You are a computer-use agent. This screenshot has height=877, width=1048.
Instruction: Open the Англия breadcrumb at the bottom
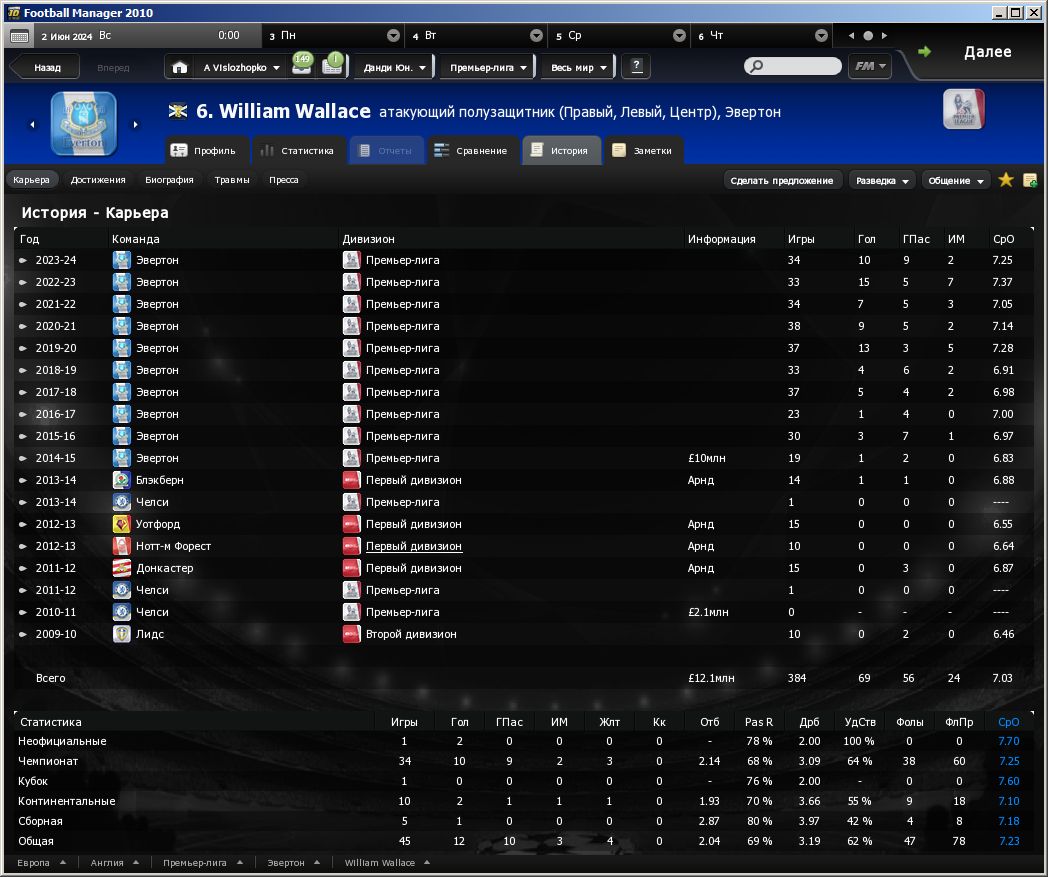pos(113,862)
